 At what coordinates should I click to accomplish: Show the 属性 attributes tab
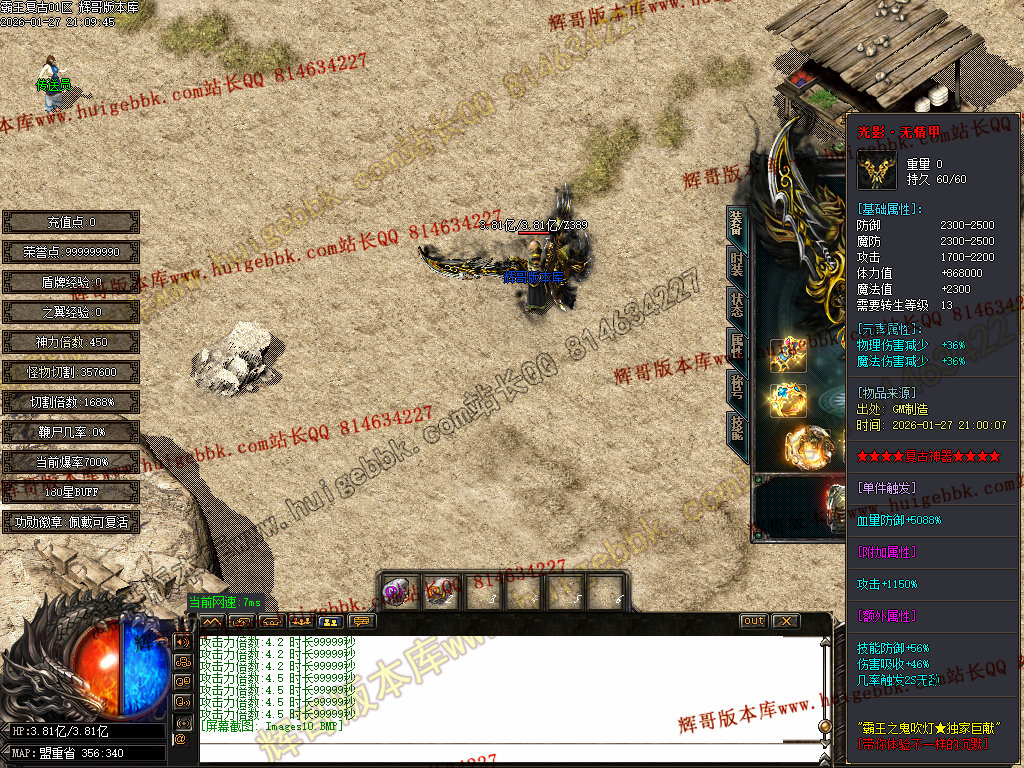[x=737, y=346]
